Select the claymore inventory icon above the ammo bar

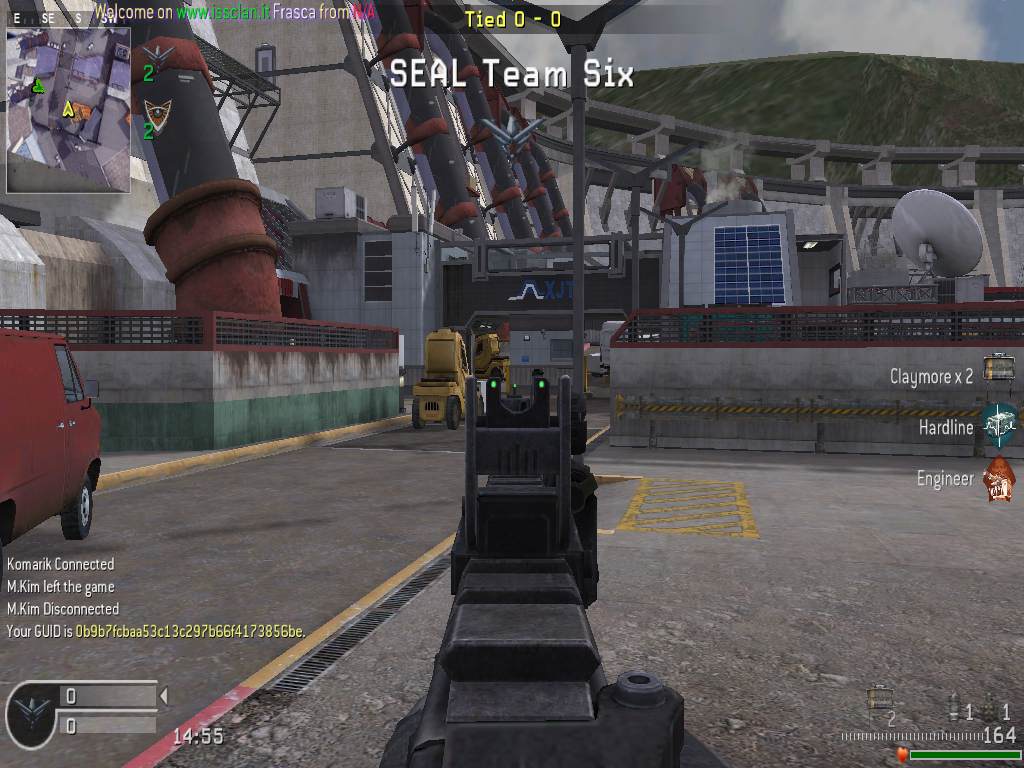coord(880,699)
